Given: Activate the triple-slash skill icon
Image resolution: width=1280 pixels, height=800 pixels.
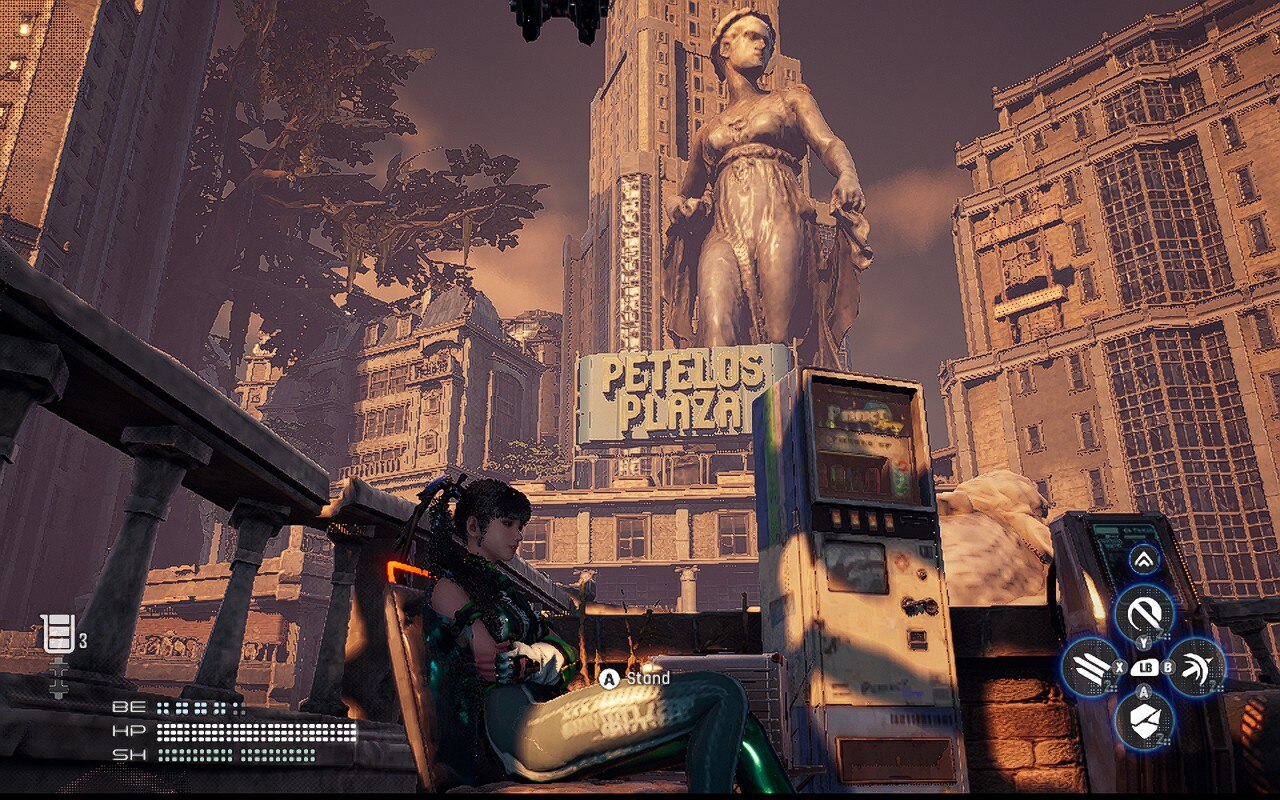Looking at the screenshot, I should pos(1089,666).
